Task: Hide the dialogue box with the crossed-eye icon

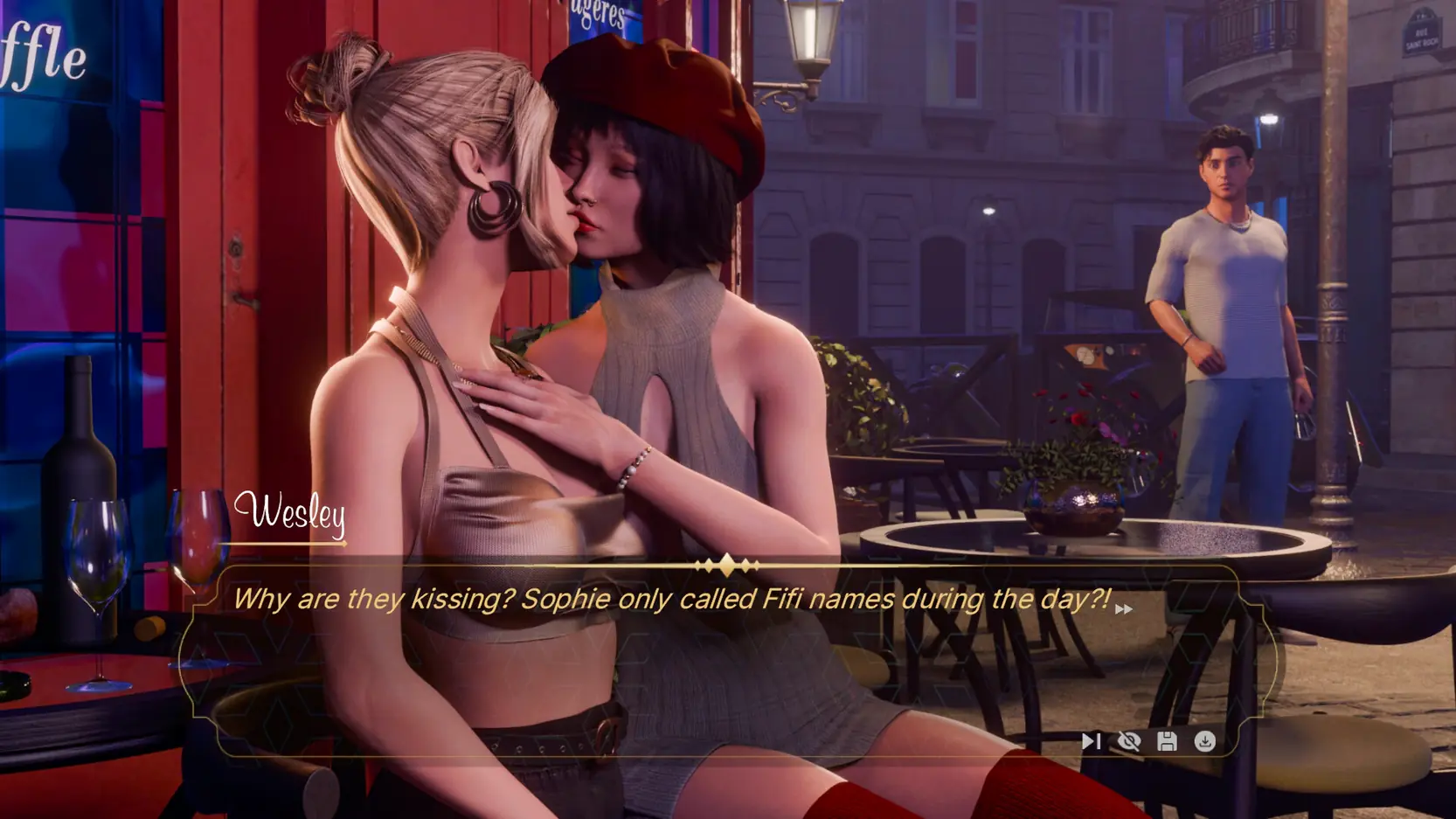Action: point(1129,741)
